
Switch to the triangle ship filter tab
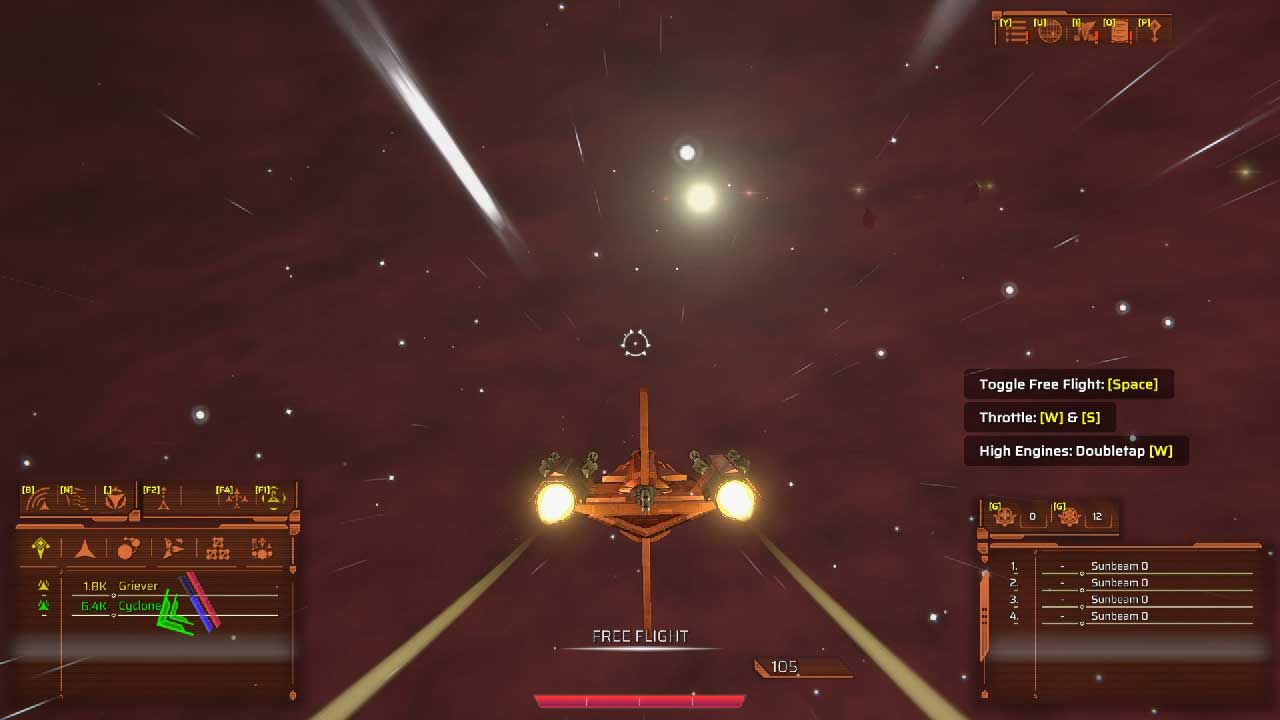click(x=85, y=548)
